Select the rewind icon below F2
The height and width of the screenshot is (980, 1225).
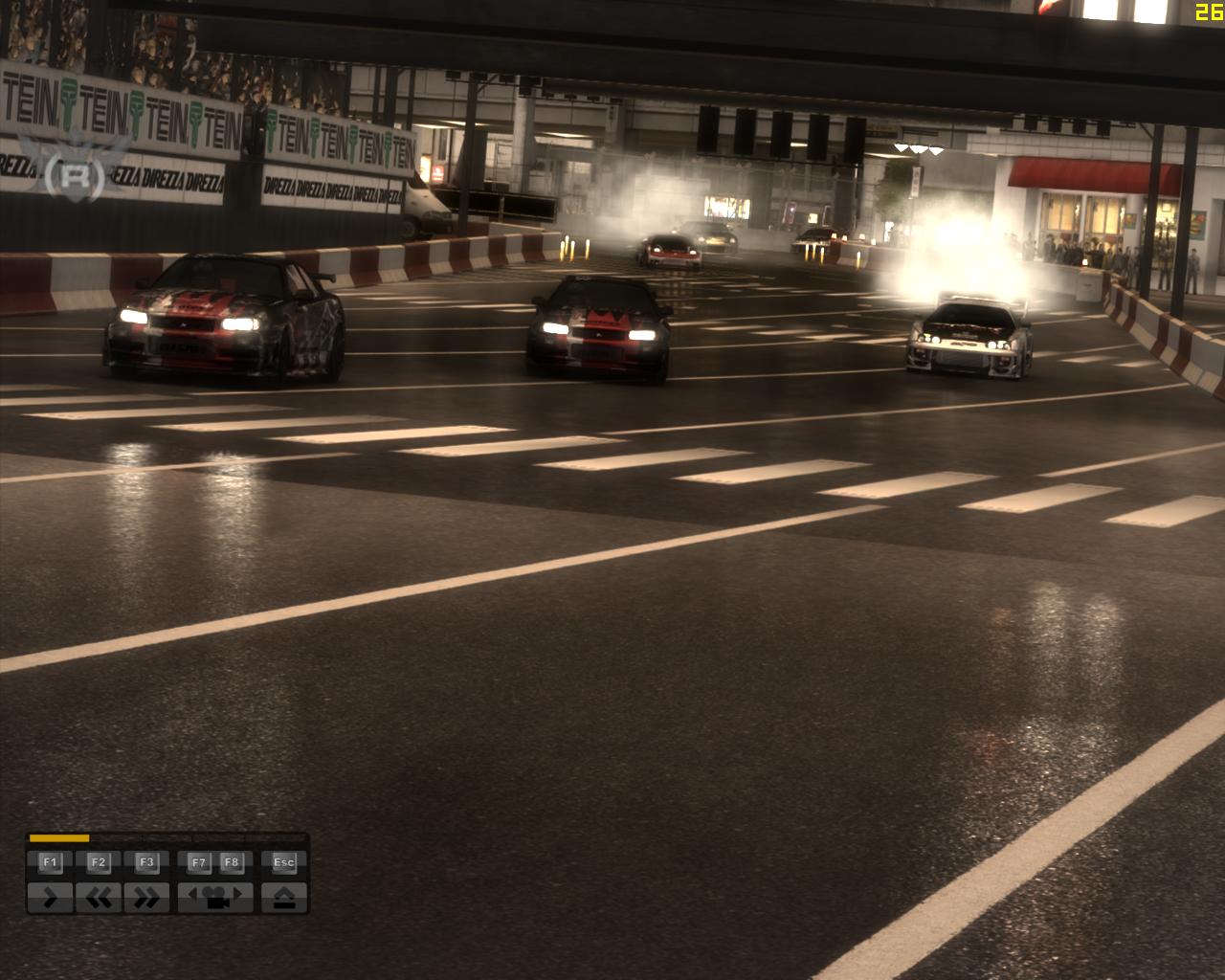[100, 897]
